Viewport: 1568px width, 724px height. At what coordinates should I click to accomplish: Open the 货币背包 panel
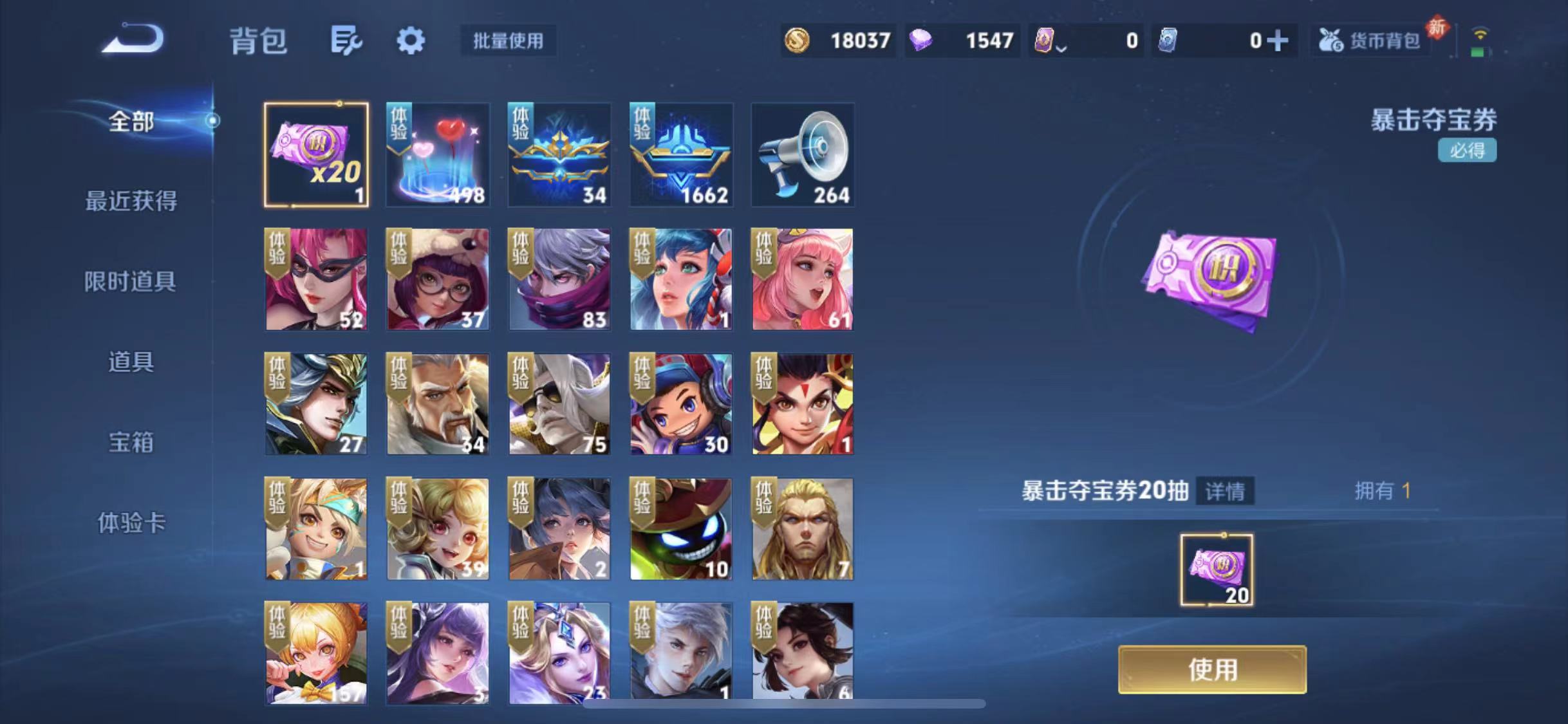[1370, 40]
